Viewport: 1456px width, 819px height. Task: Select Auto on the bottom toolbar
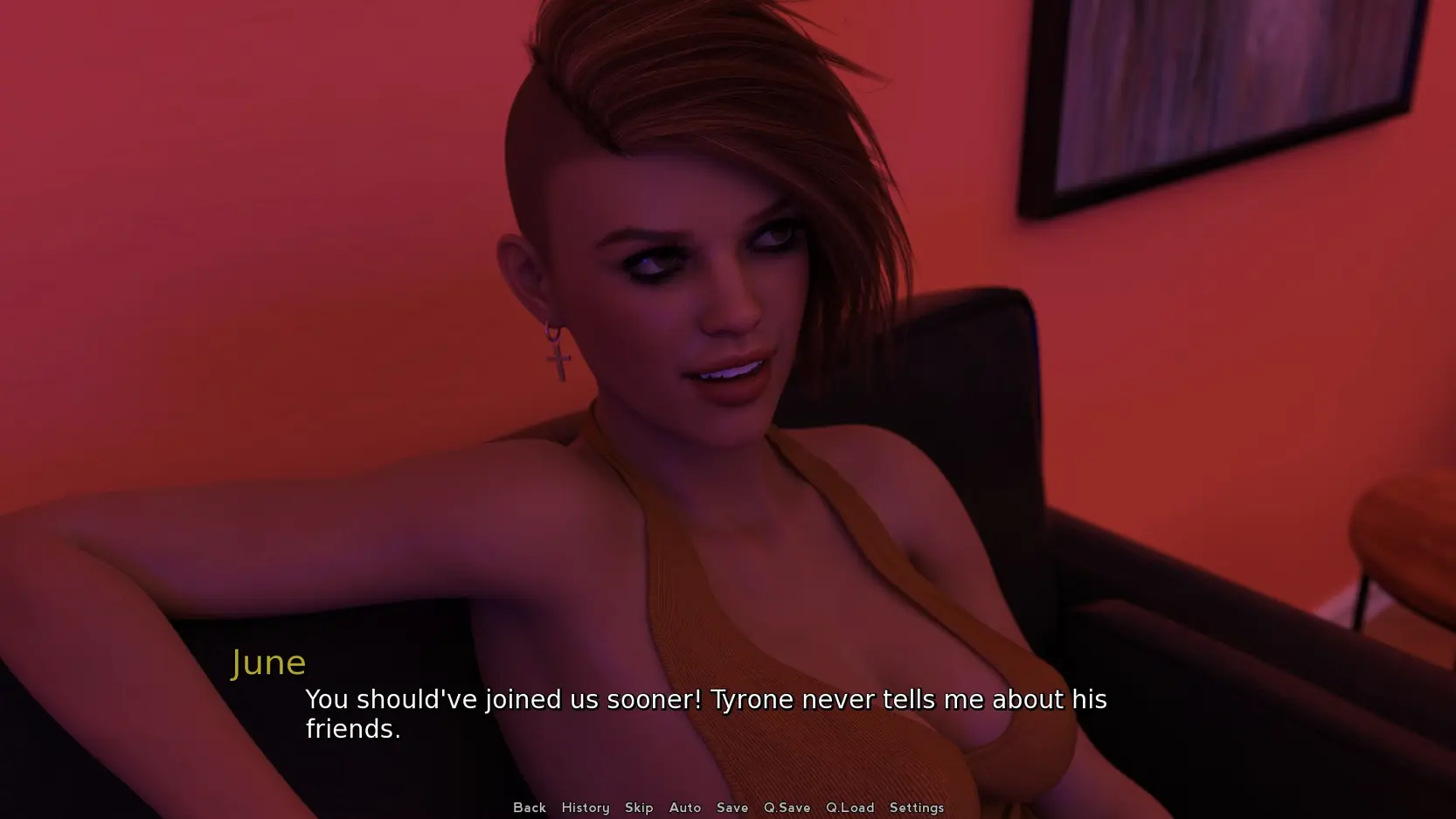(685, 808)
